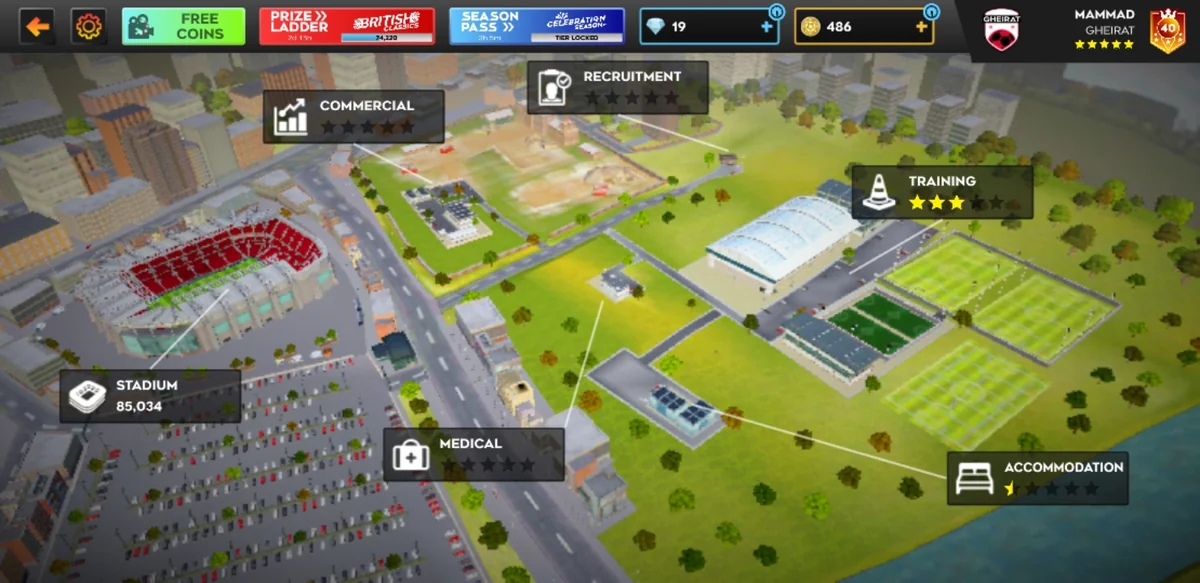Open the settings gear menu
This screenshot has height=583, width=1200.
[89, 26]
